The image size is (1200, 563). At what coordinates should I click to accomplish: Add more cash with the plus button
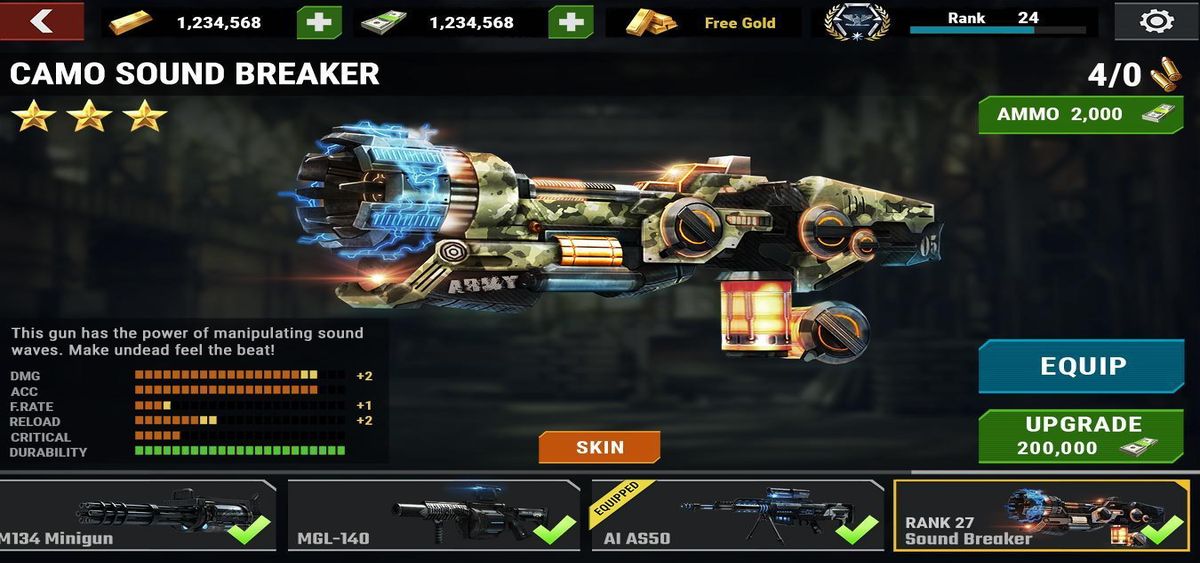click(x=570, y=22)
